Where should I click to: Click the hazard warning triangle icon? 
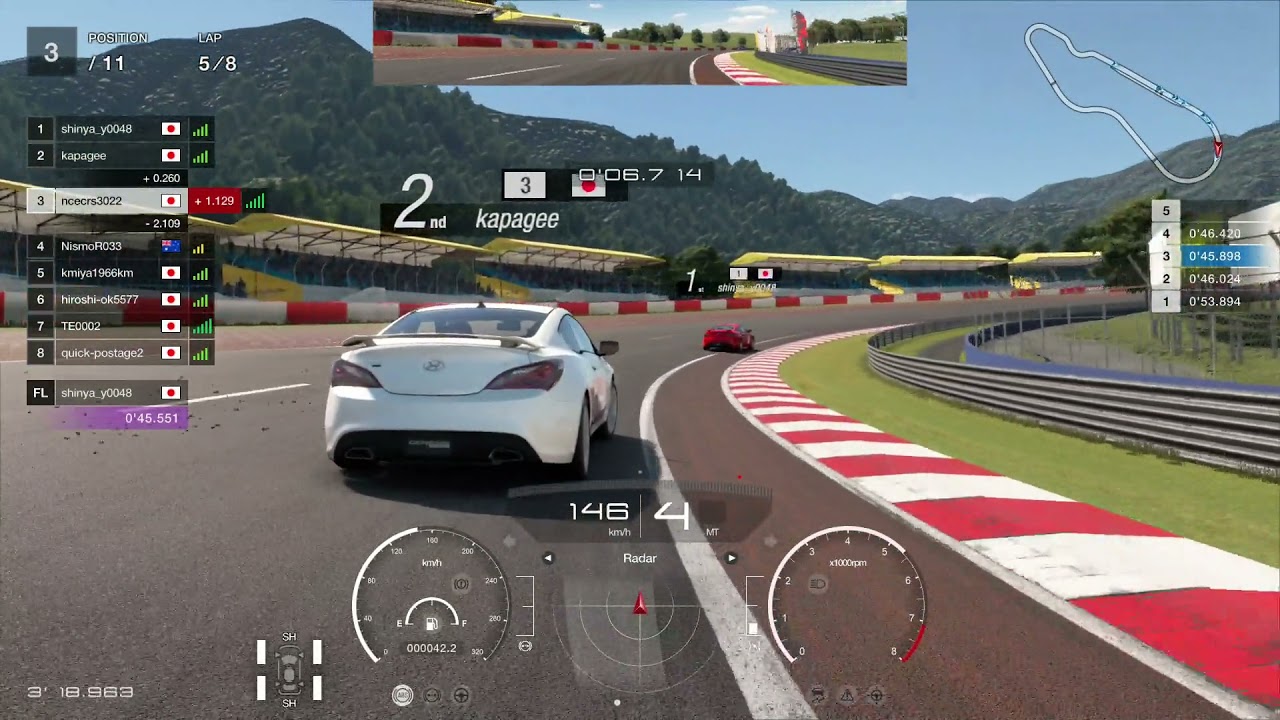847,694
